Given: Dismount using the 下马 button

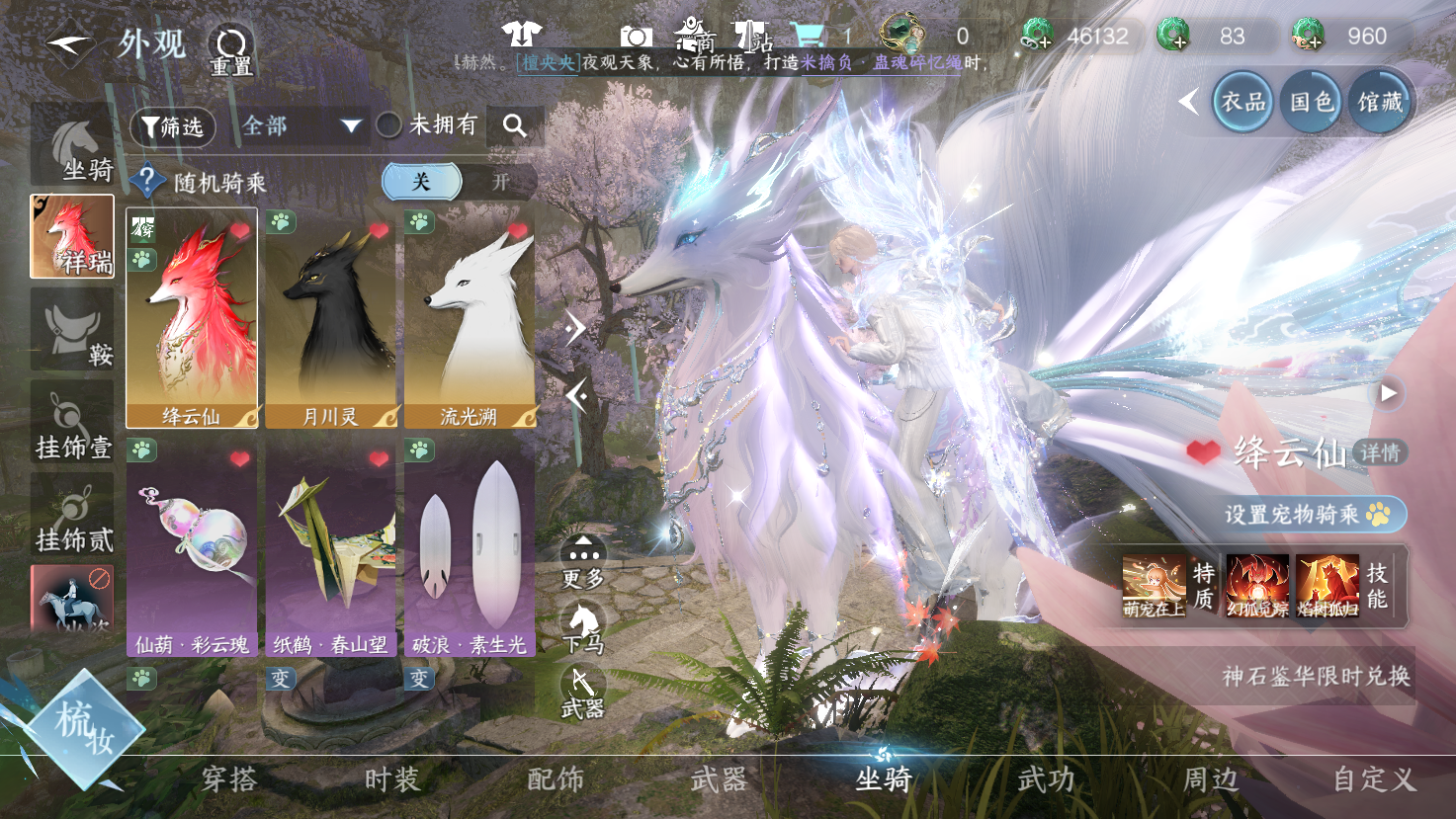Looking at the screenshot, I should coord(583,628).
